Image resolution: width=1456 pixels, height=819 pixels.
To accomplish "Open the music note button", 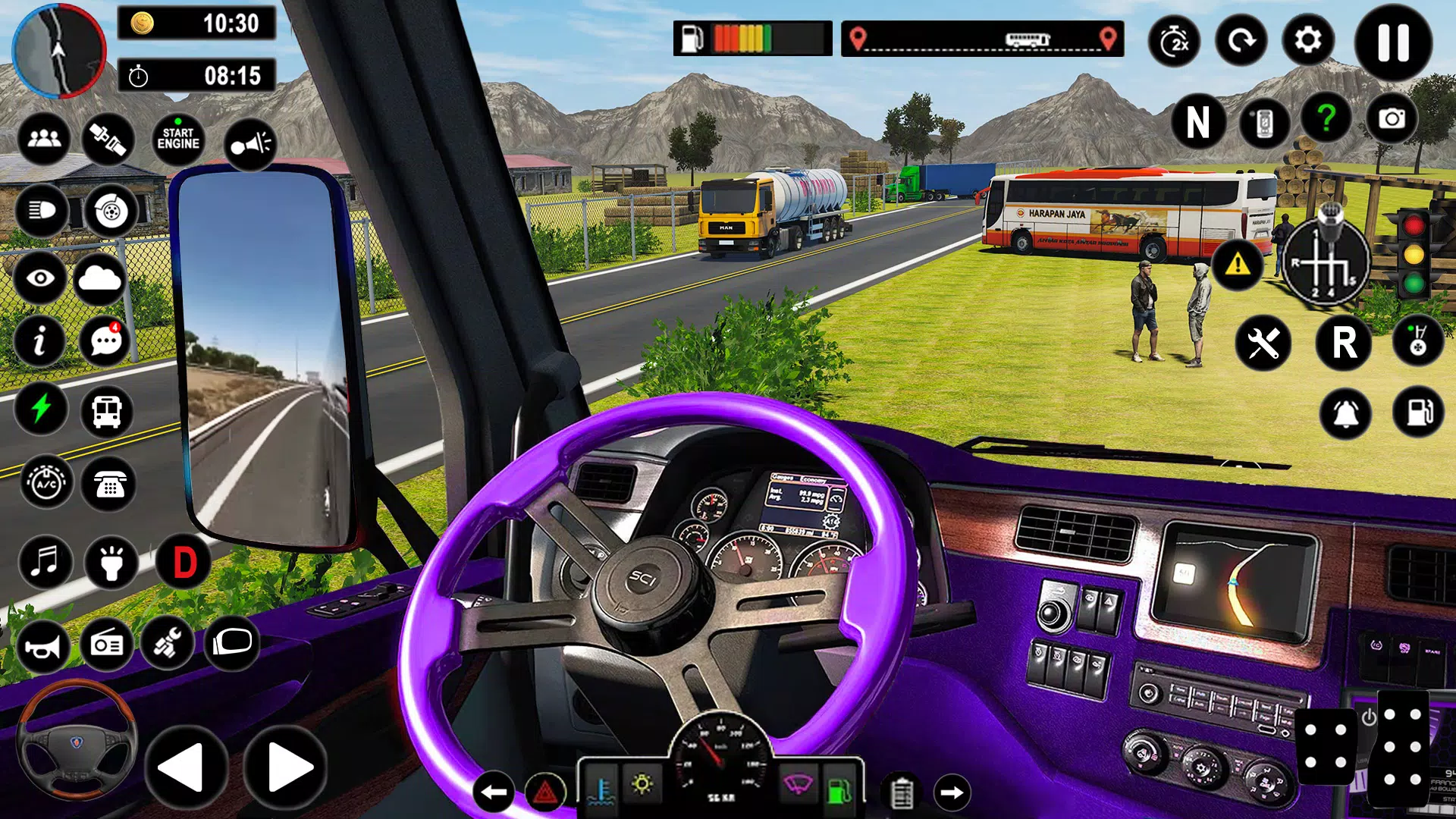I will [x=45, y=562].
